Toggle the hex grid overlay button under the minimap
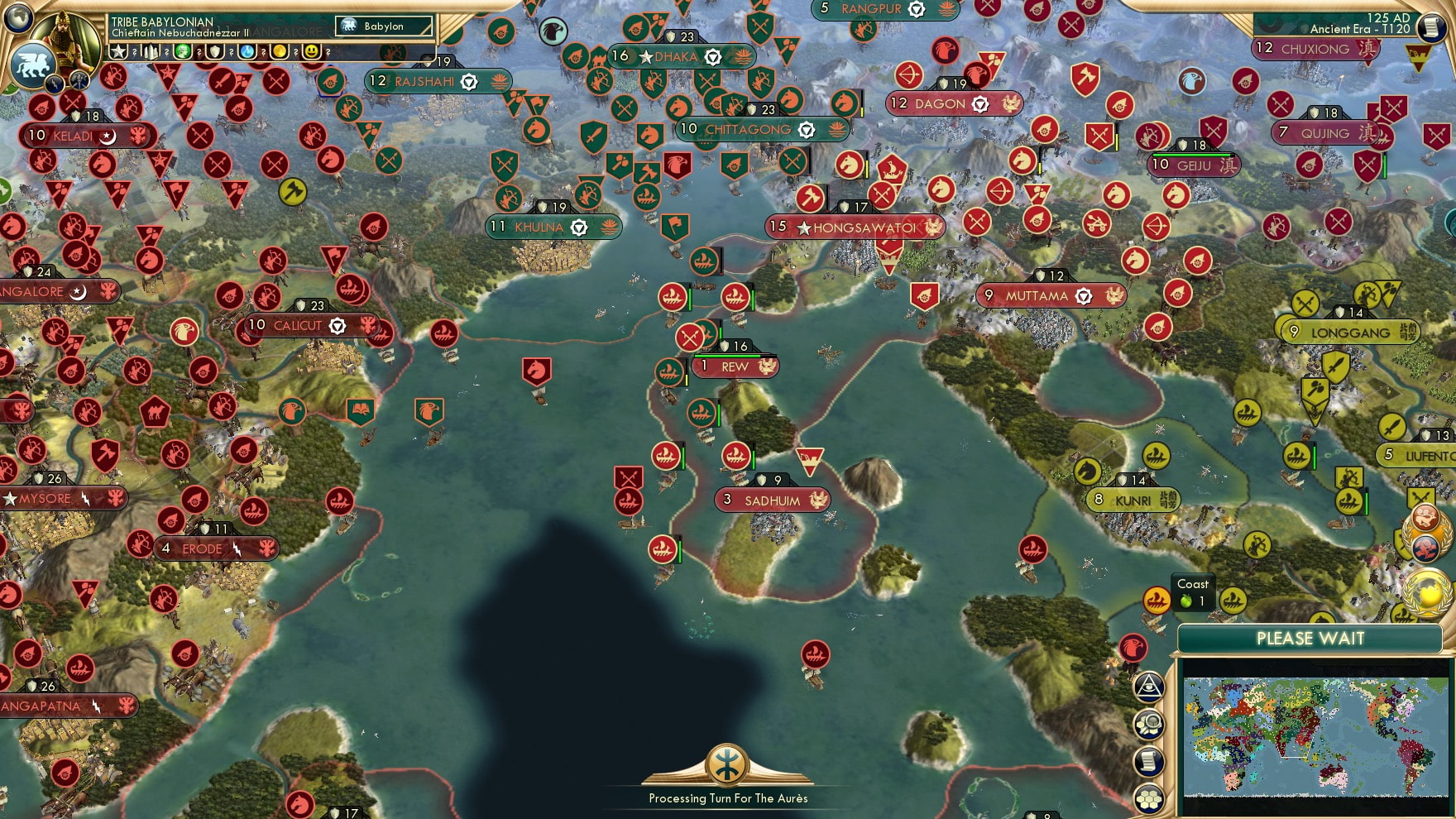The height and width of the screenshot is (819, 1456). point(1148,797)
